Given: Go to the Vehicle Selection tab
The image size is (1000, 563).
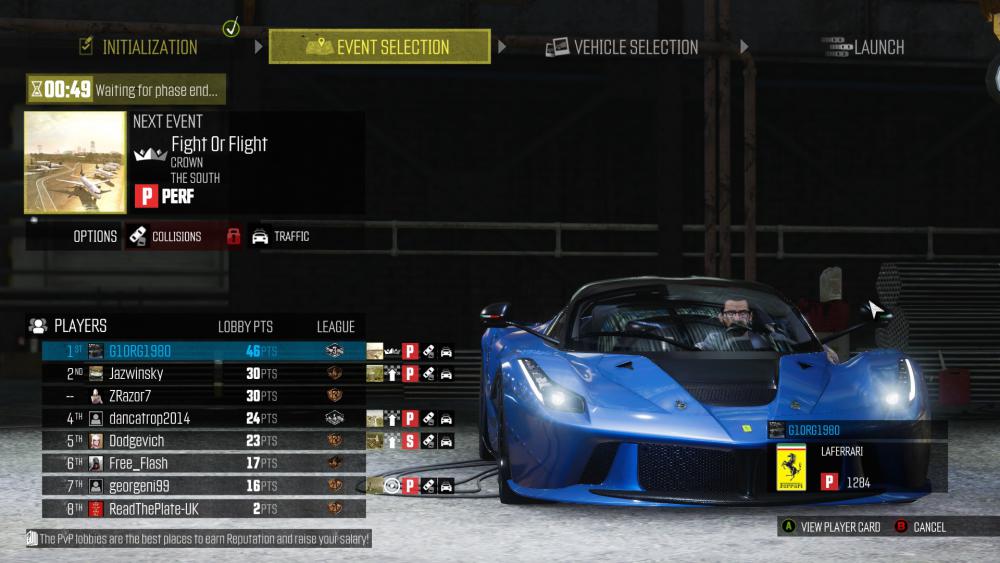Looking at the screenshot, I should click(622, 47).
